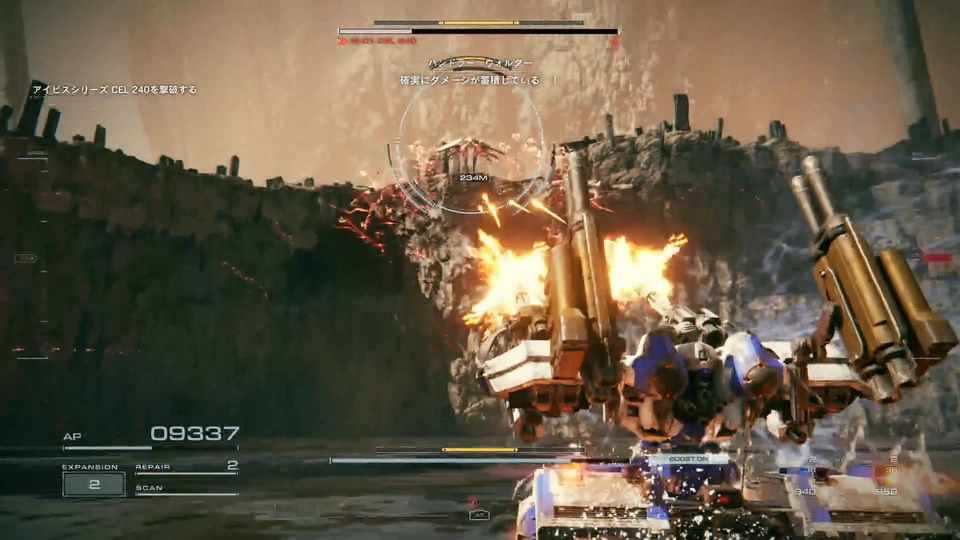Image resolution: width=960 pixels, height=540 pixels.
Task: Select the Repair kit indicator
Action: click(187, 467)
